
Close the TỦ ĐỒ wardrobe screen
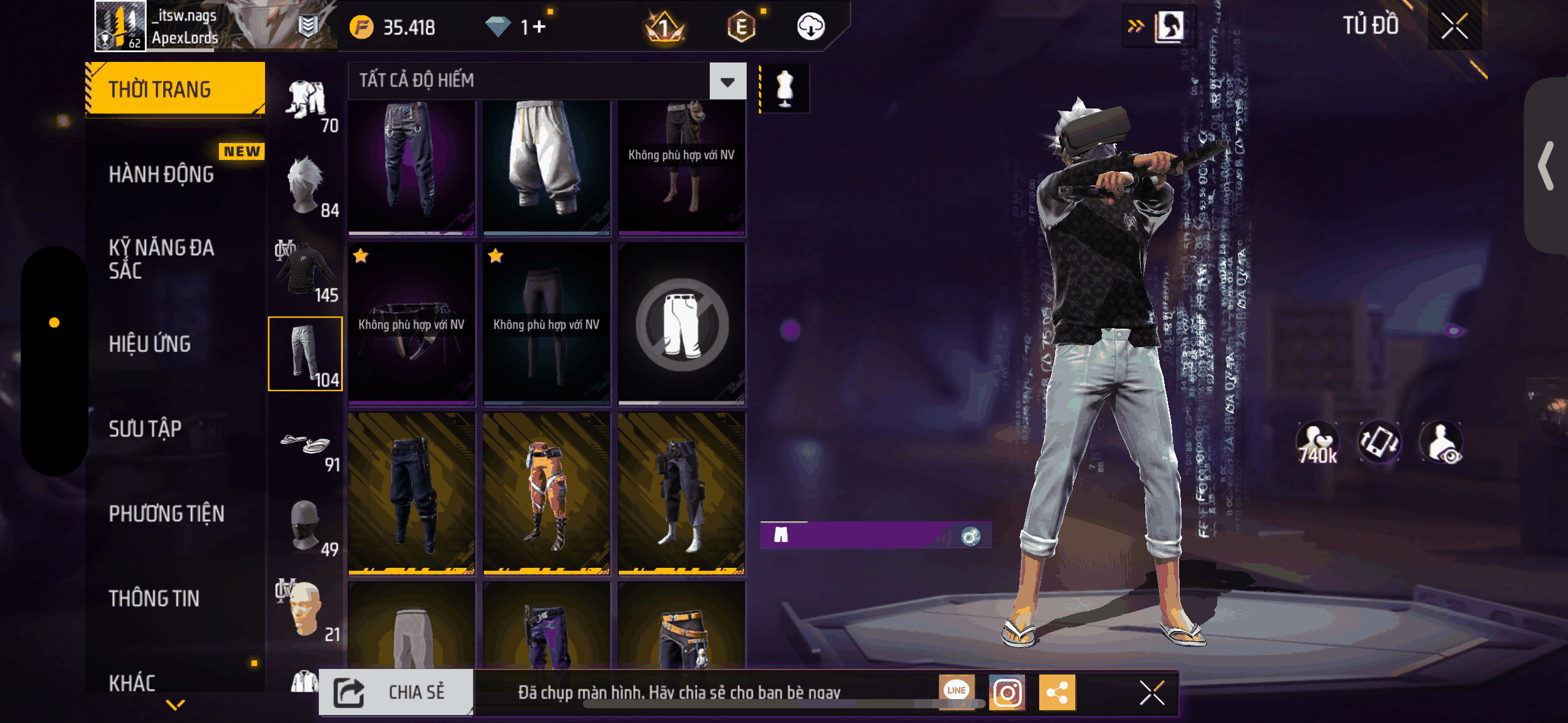pos(1454,26)
